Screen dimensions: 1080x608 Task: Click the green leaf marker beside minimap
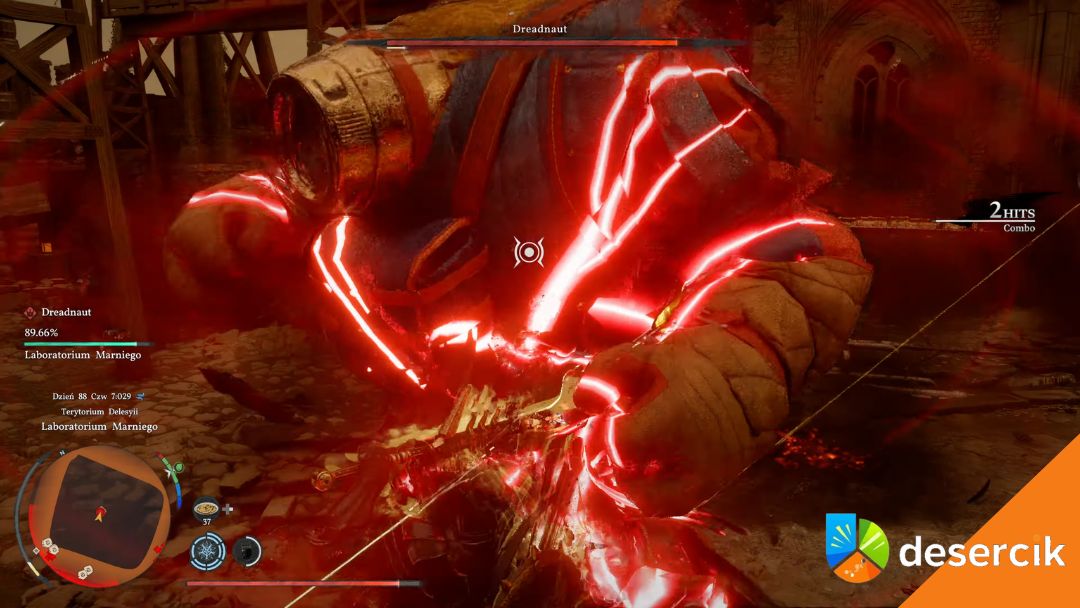point(177,467)
